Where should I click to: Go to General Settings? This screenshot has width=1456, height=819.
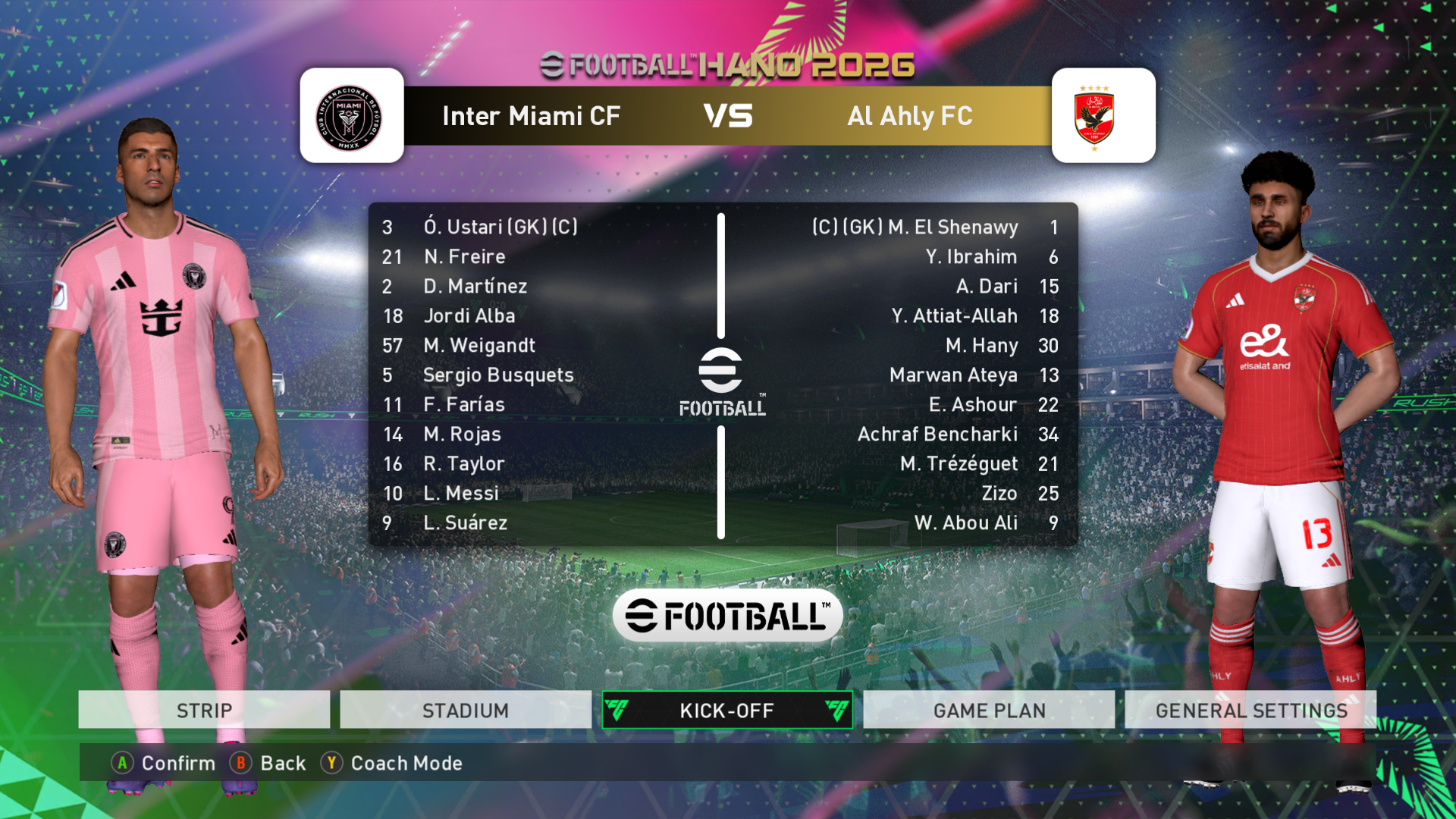coord(1250,710)
